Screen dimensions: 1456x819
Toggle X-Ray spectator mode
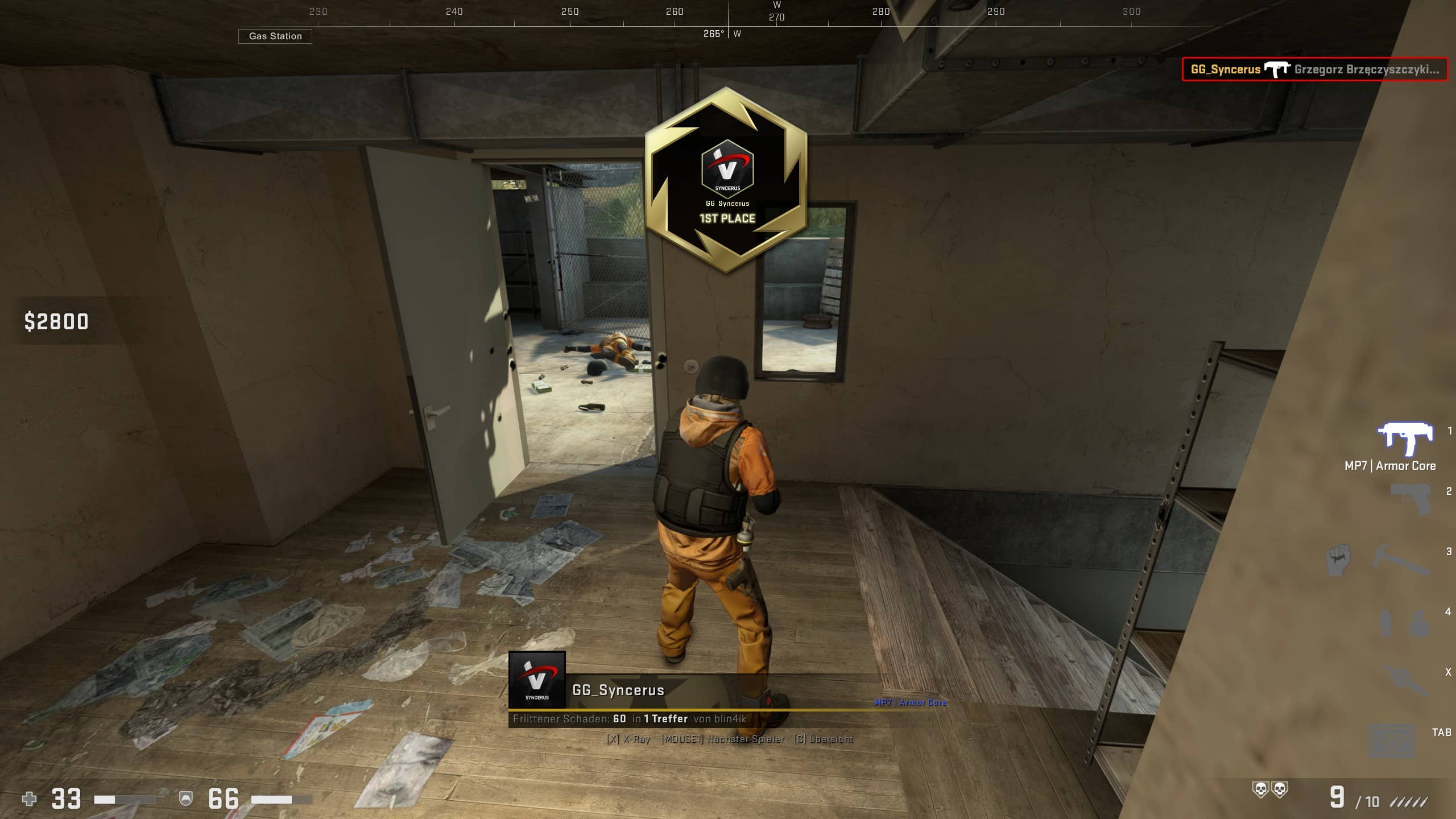click(630, 739)
